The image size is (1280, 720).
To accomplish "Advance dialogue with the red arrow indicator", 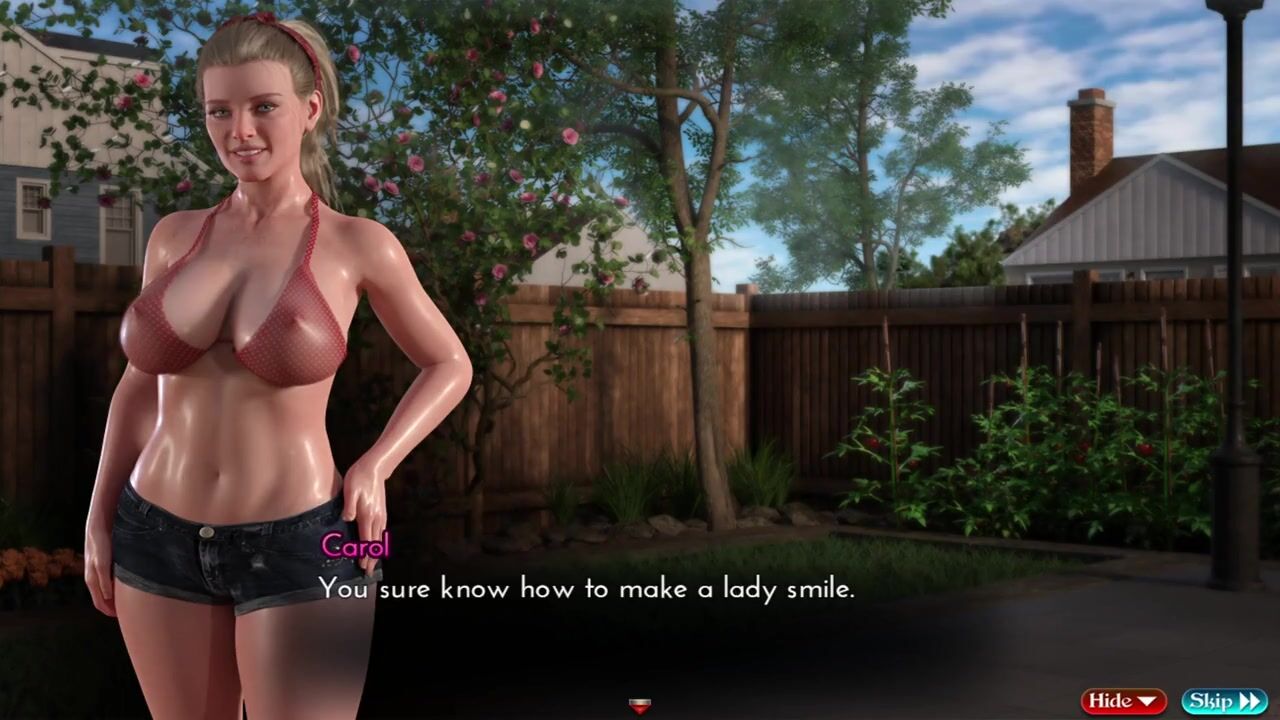I will tap(640, 706).
